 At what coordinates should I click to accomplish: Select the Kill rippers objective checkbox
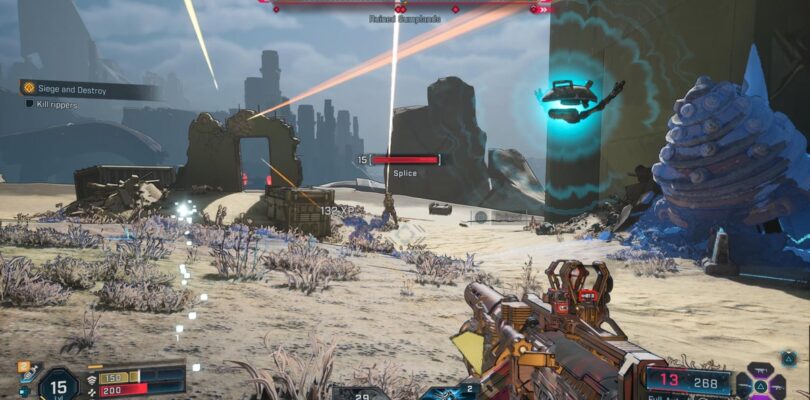29,103
